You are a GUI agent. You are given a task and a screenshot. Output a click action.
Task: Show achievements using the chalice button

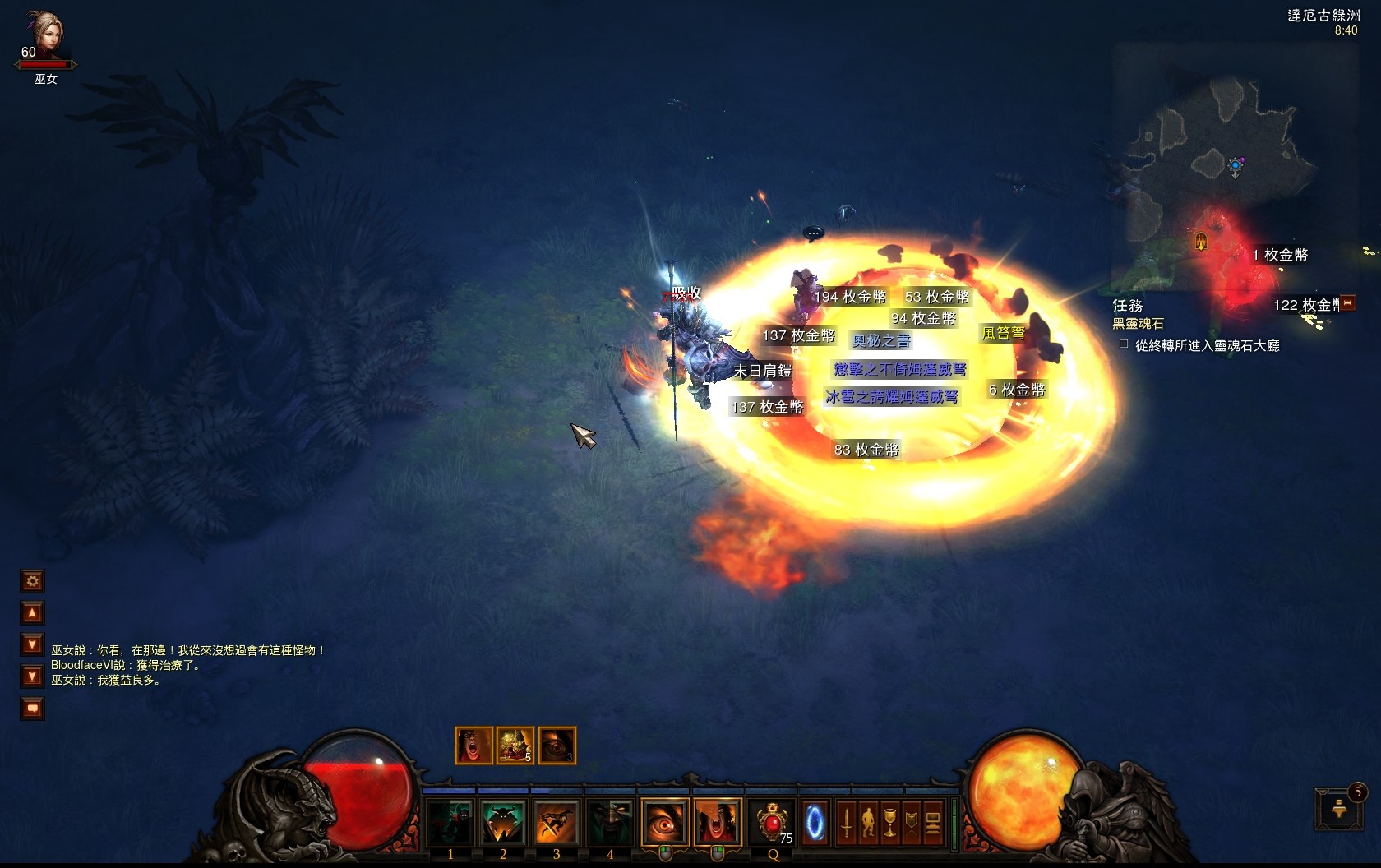pos(889,823)
